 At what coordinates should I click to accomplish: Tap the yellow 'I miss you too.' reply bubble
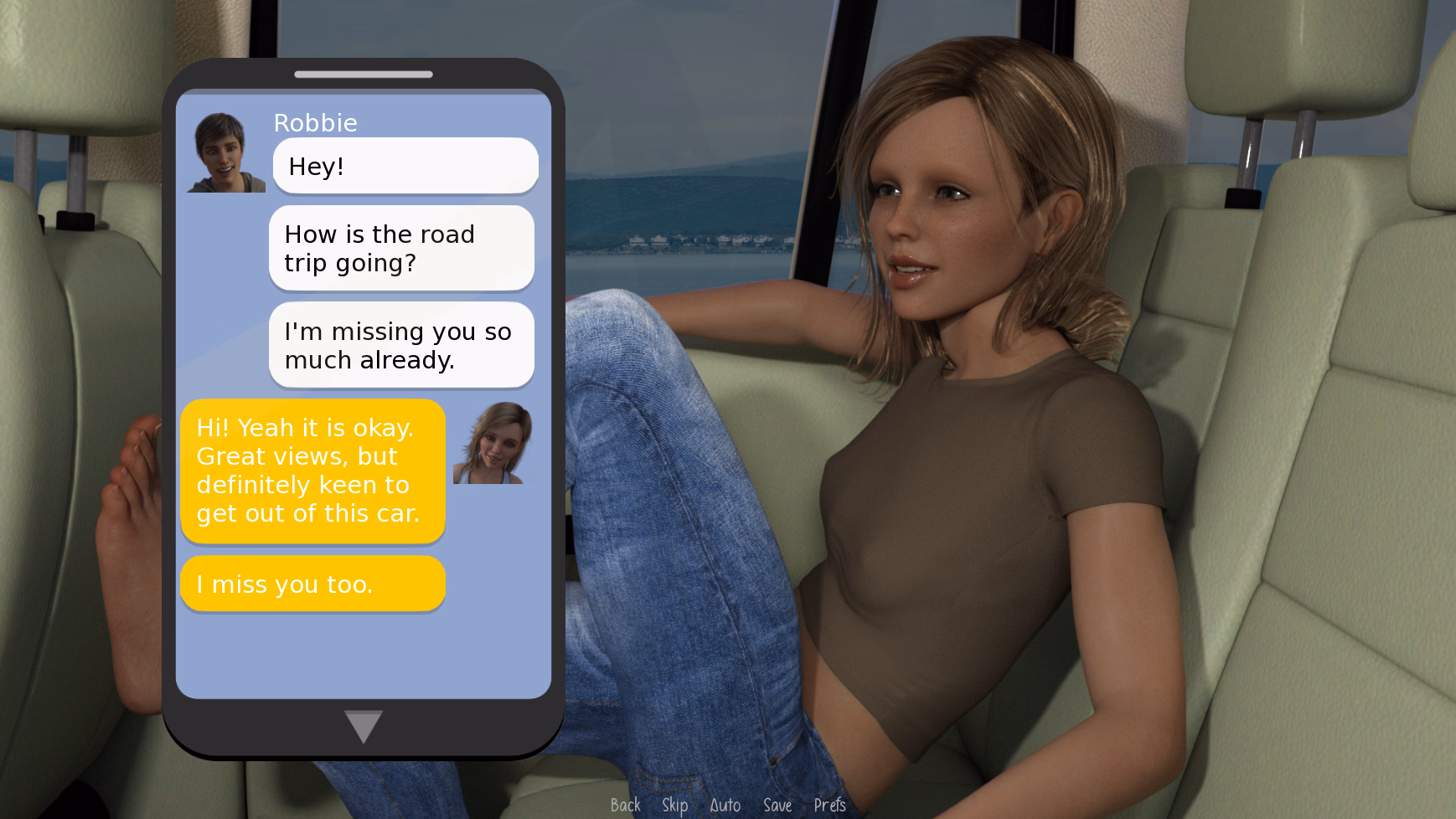point(312,584)
